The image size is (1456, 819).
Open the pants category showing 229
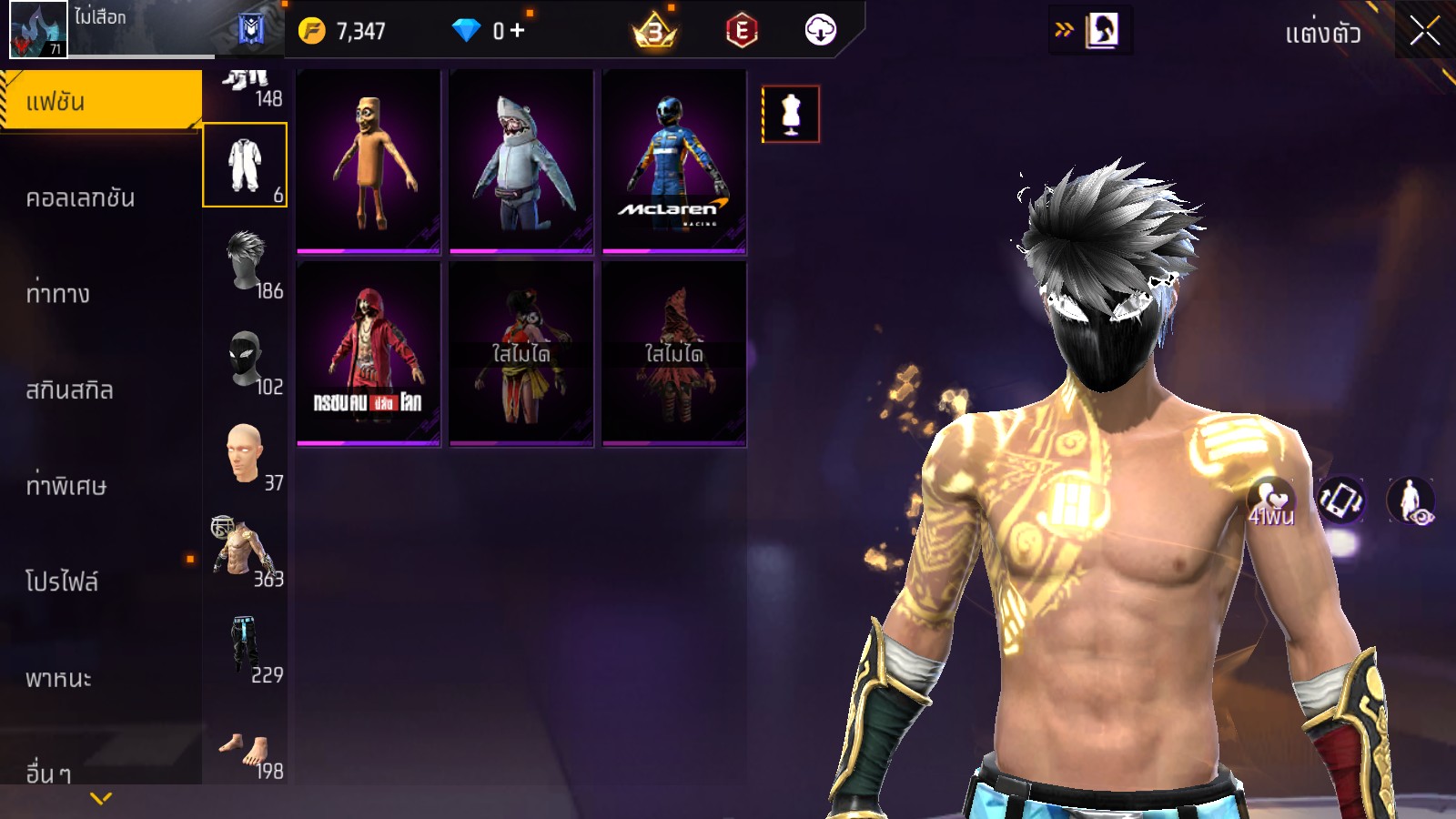coord(244,646)
